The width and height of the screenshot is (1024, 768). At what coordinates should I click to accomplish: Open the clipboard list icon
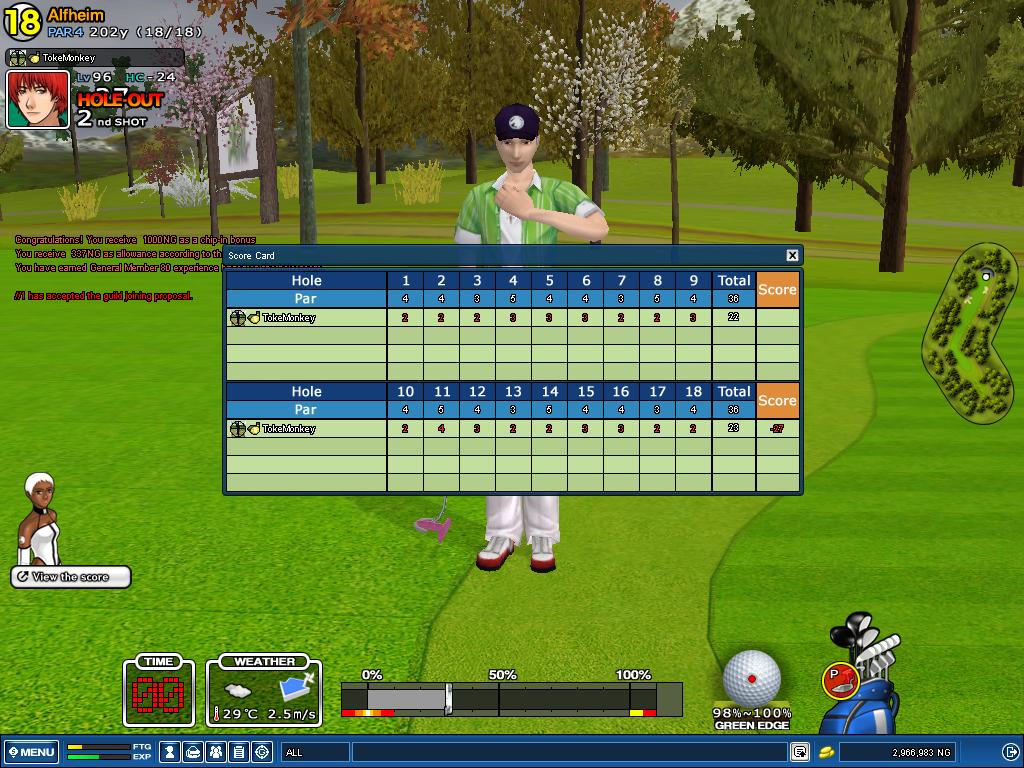(240, 752)
